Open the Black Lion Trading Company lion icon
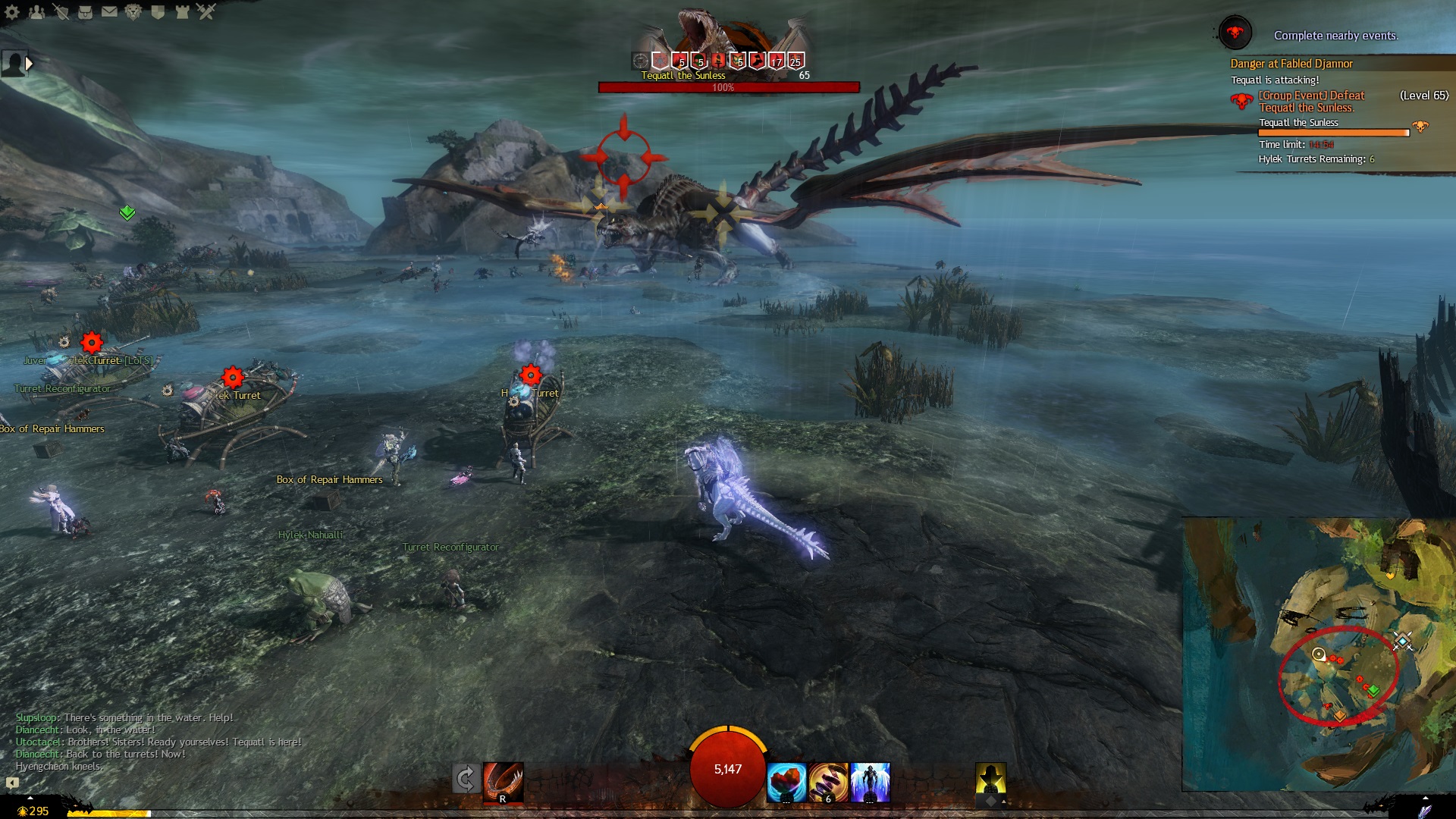Image resolution: width=1456 pixels, height=819 pixels. [133, 11]
